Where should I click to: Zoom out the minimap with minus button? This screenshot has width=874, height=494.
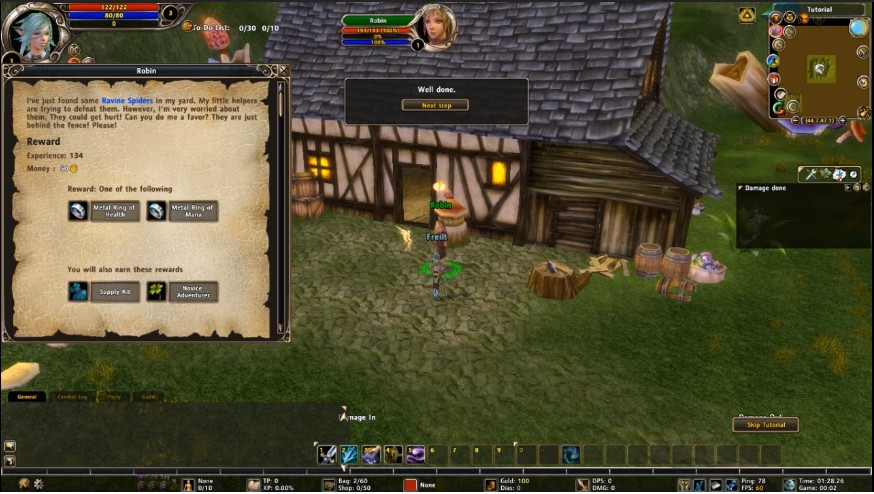click(x=796, y=120)
